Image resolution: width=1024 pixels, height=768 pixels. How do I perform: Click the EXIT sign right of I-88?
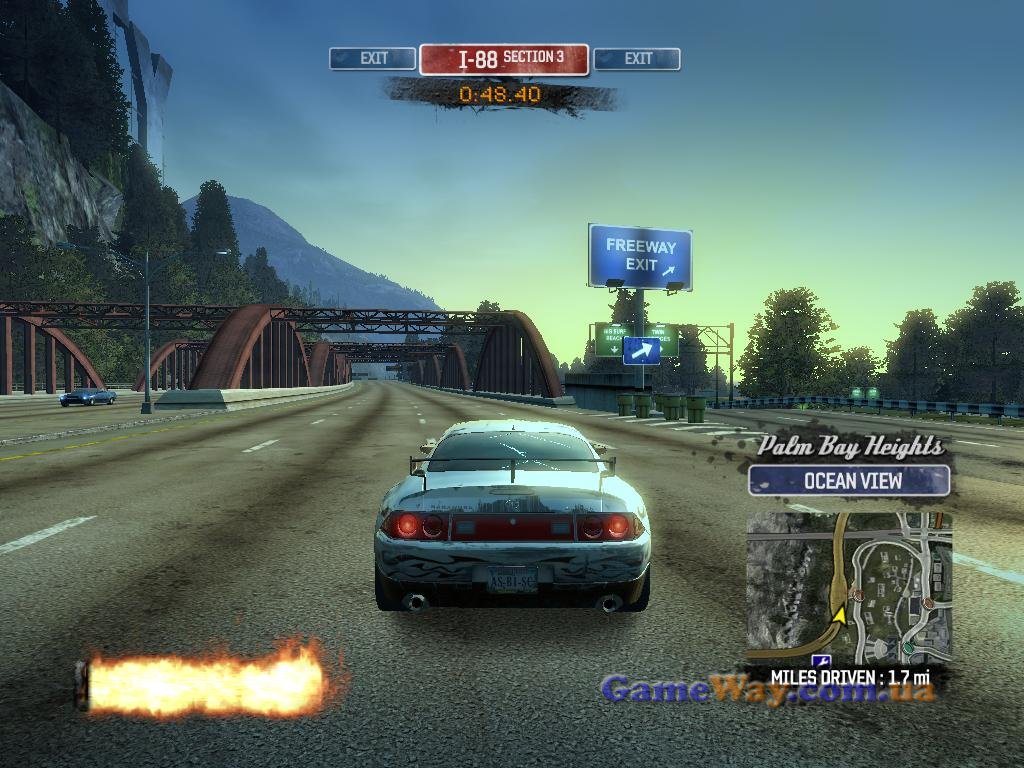point(637,59)
